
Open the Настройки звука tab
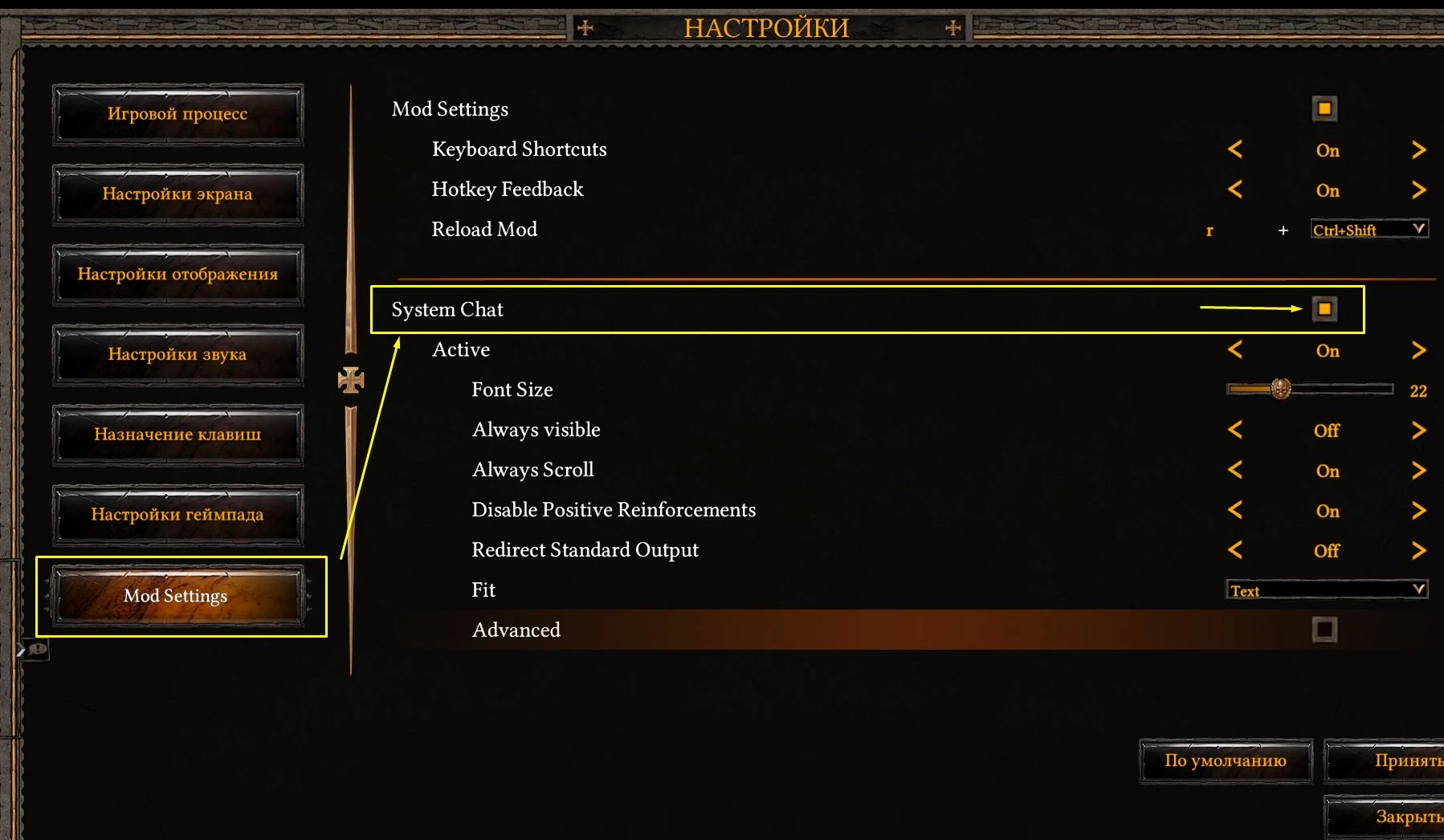click(x=177, y=354)
